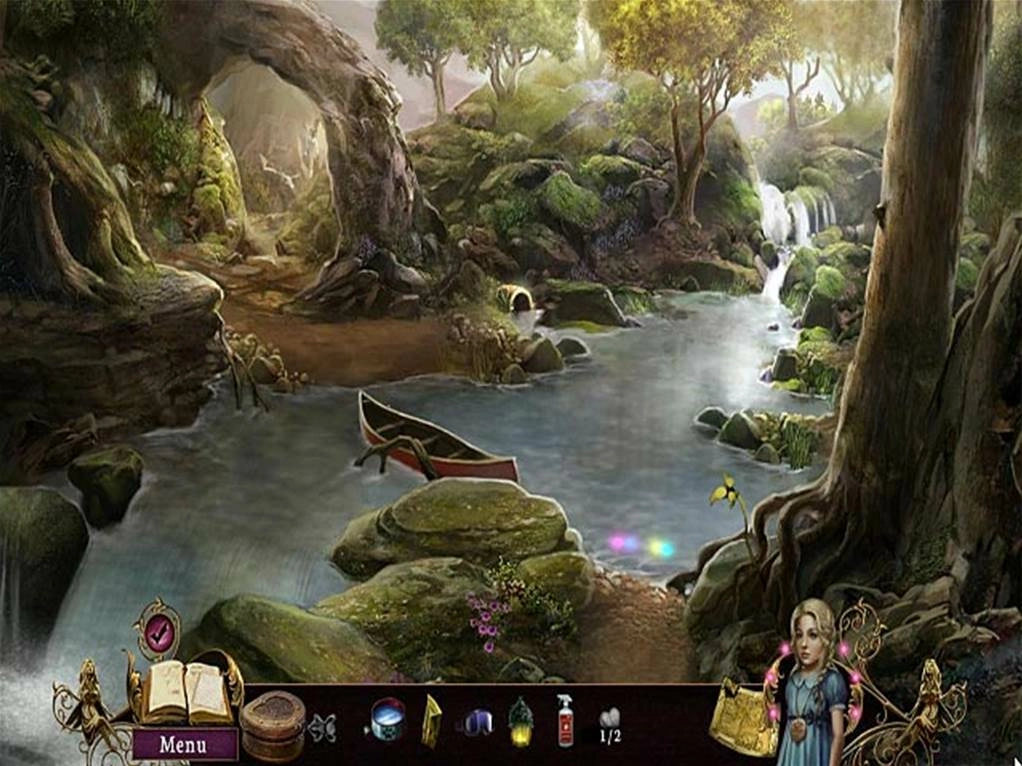Select the 1/2 white stones item

pos(609,722)
